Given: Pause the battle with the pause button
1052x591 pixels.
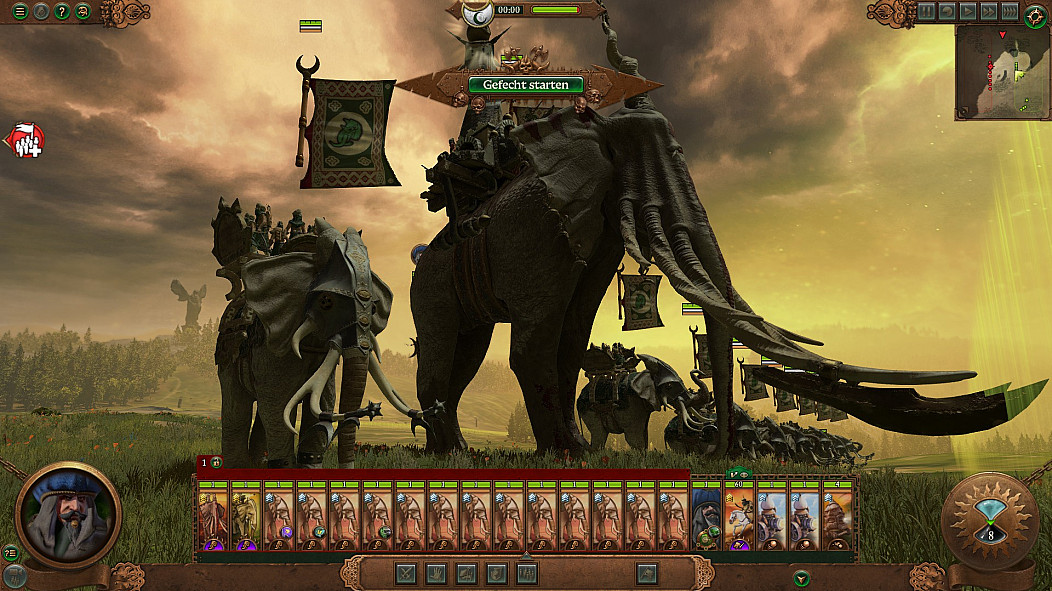Looking at the screenshot, I should tap(926, 11).
